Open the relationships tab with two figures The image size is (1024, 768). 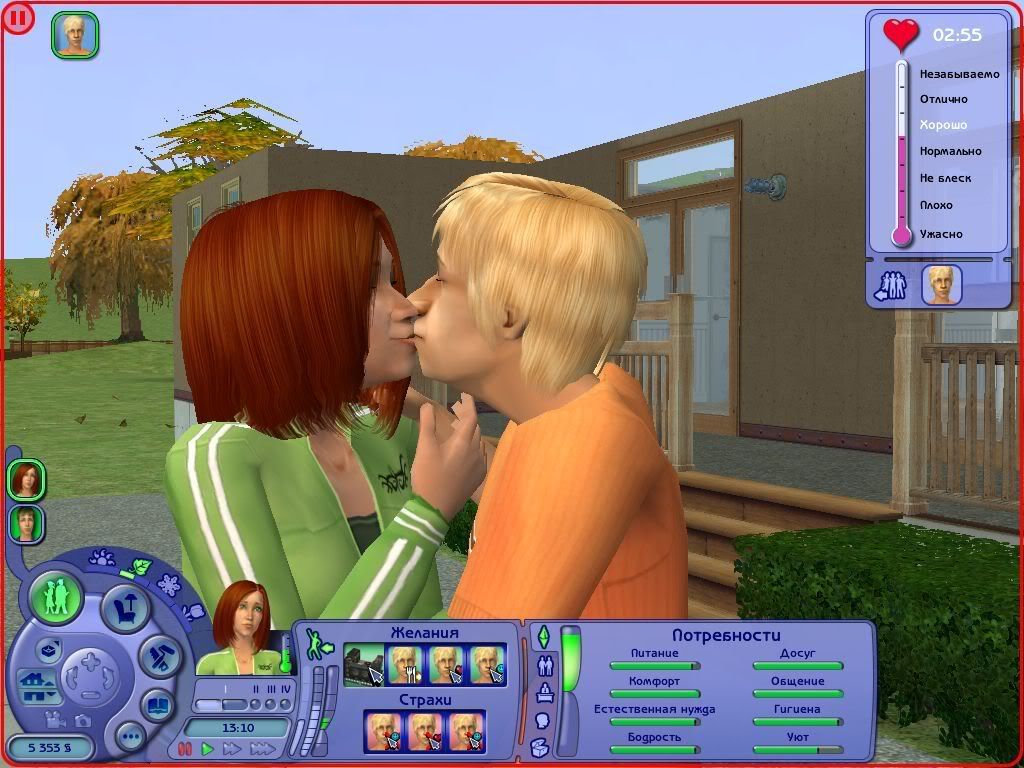coord(545,665)
